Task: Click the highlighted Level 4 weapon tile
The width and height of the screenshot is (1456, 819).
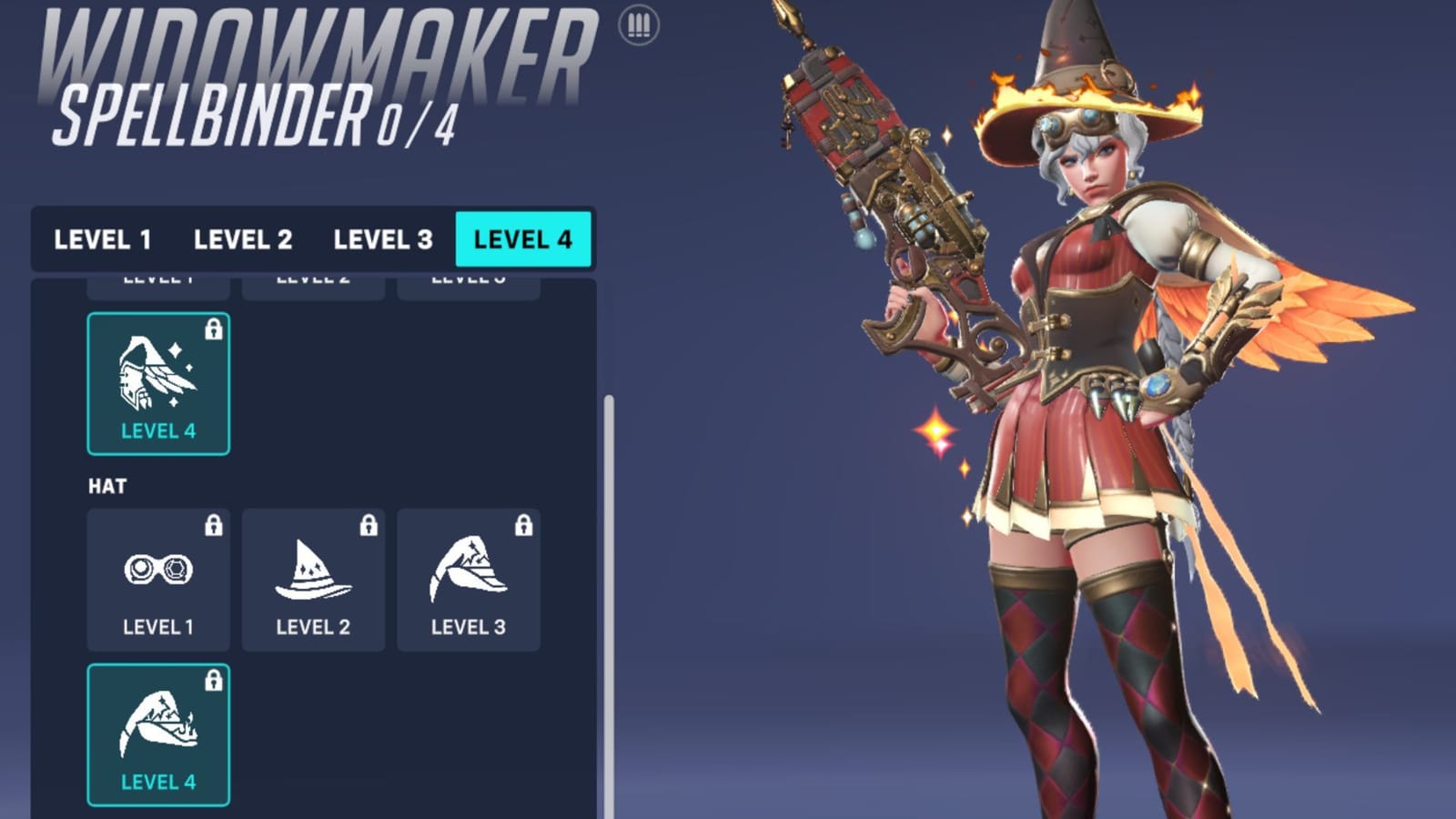Action: click(x=157, y=382)
